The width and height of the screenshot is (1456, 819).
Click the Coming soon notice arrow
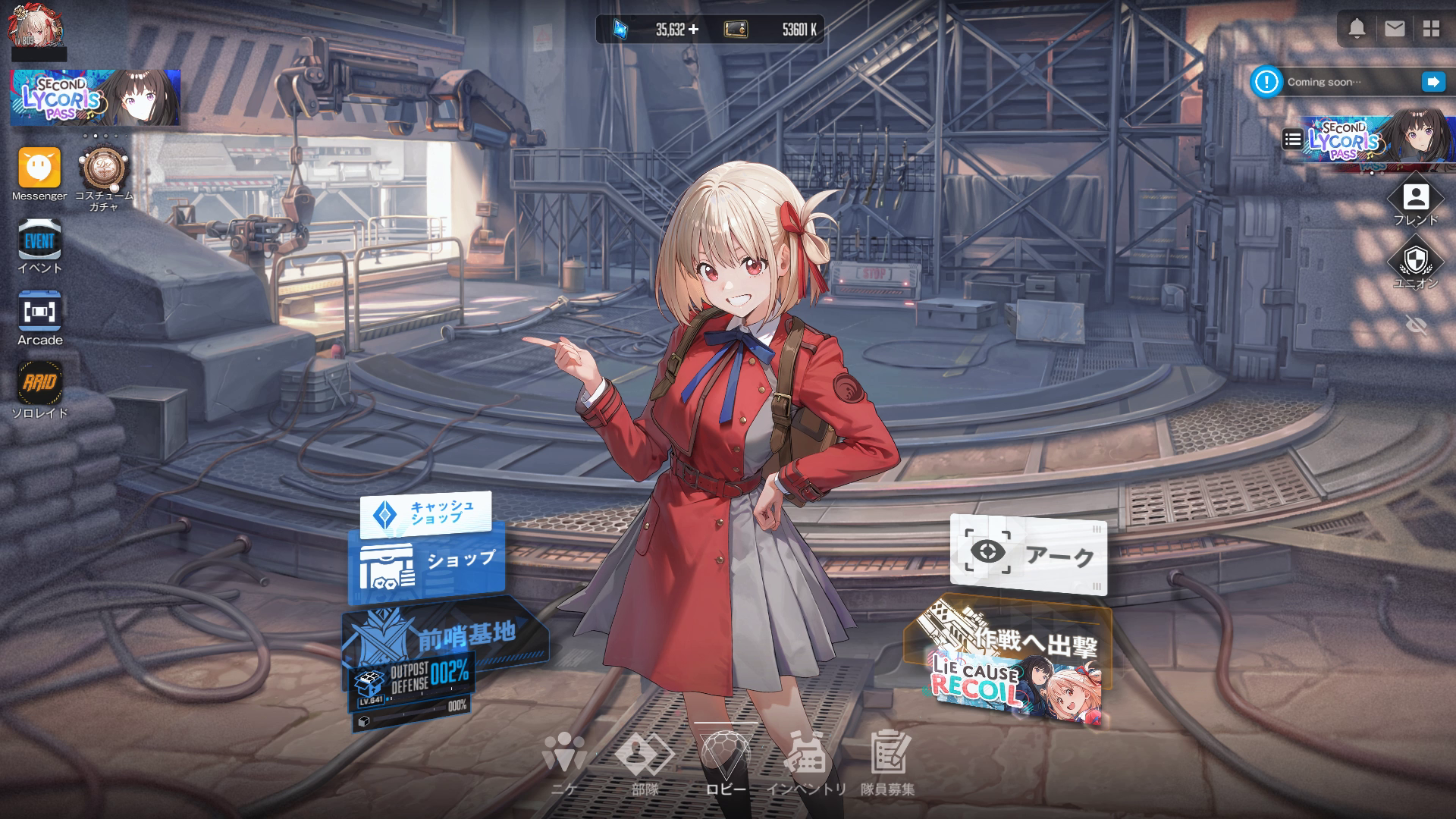point(1433,82)
